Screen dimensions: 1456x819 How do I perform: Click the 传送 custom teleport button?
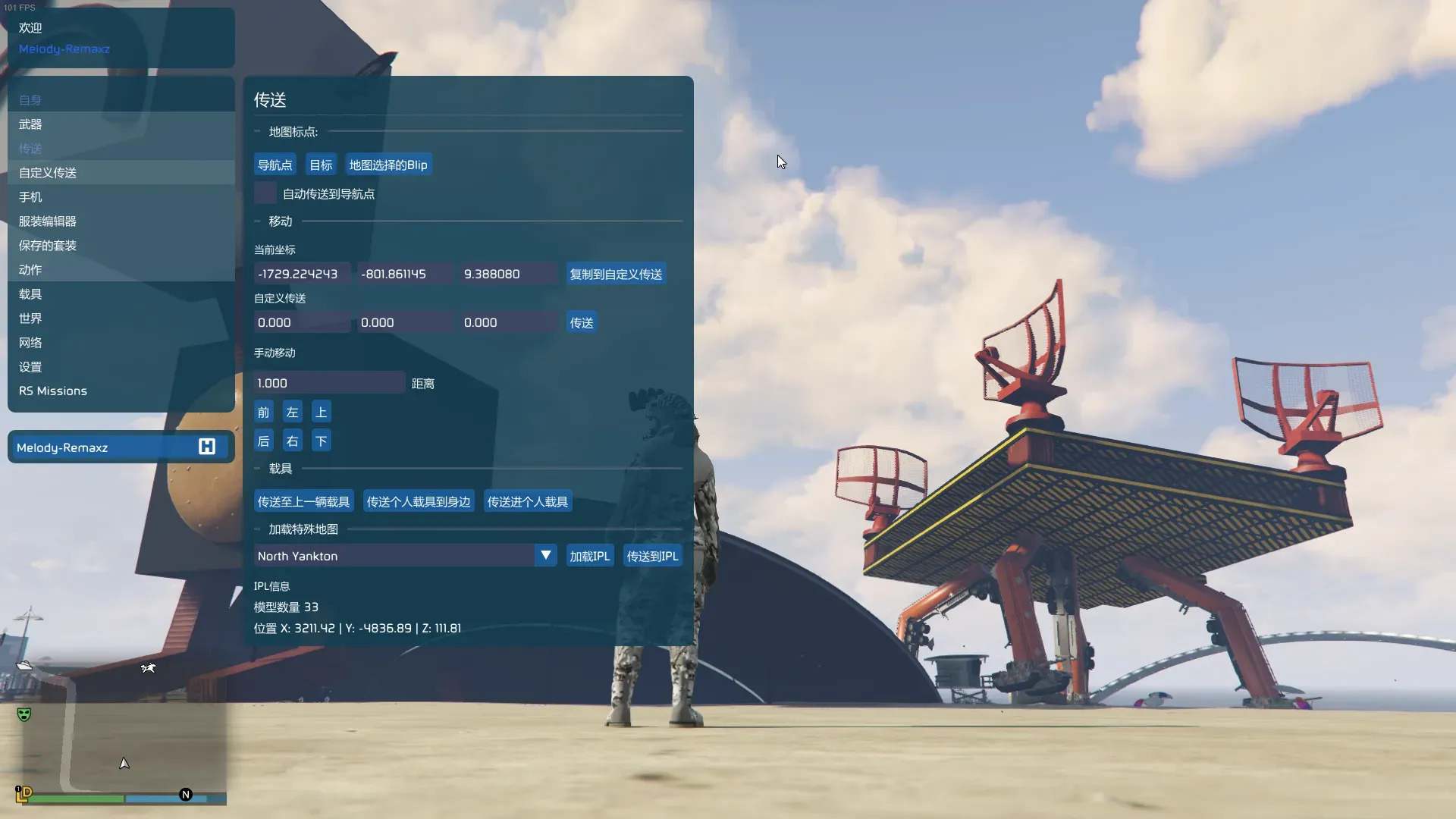point(580,322)
